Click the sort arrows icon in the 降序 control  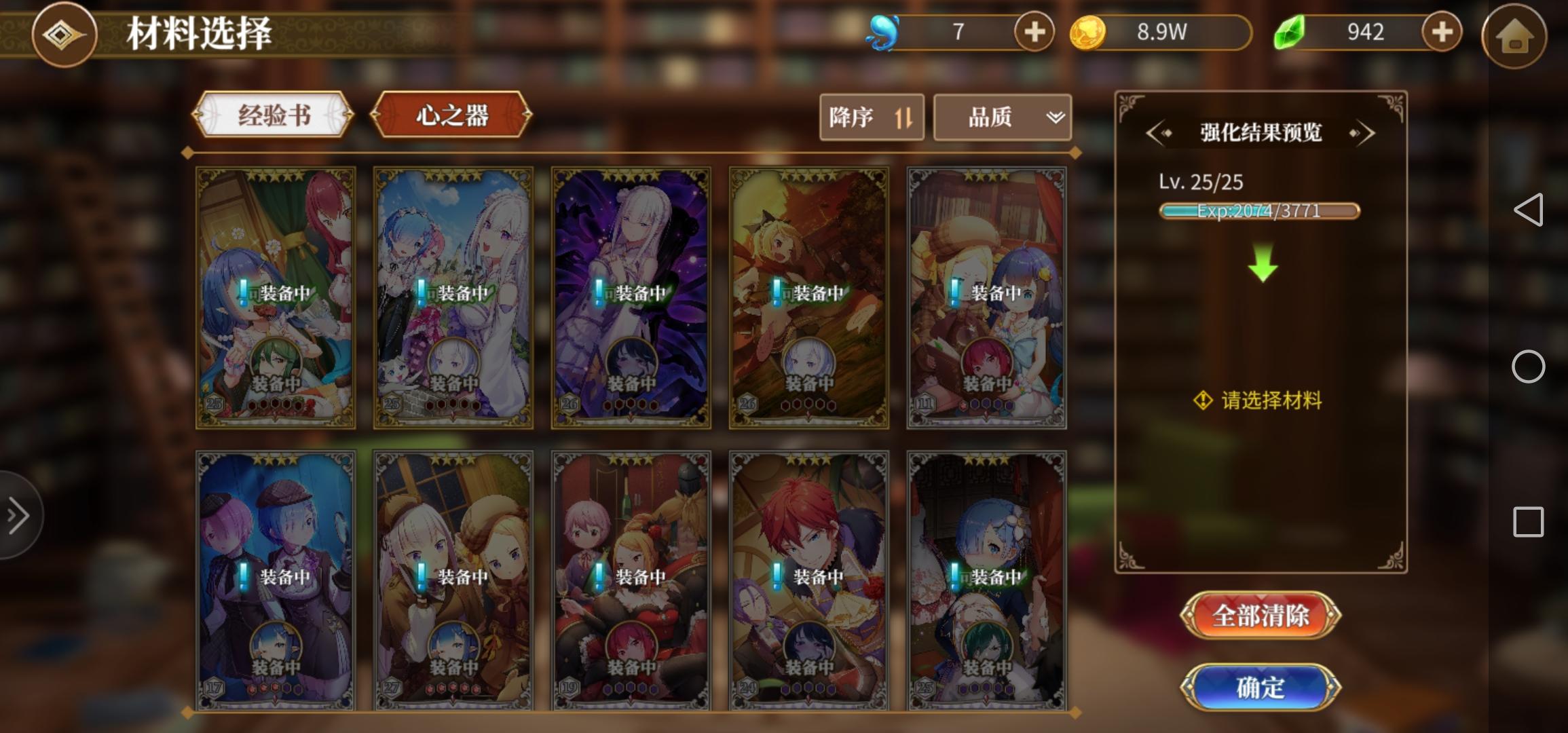tap(904, 117)
